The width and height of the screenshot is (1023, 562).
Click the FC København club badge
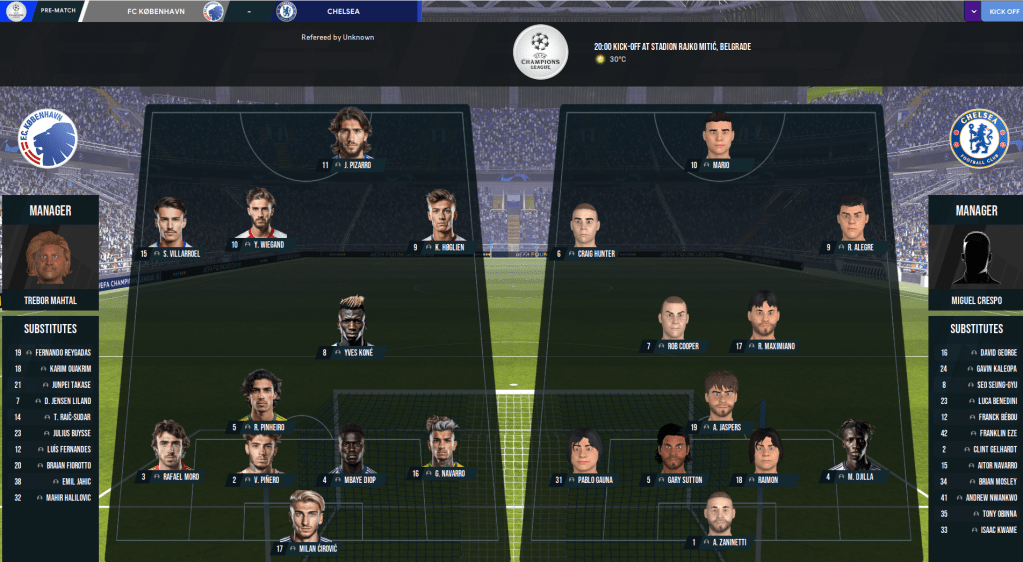click(x=48, y=138)
